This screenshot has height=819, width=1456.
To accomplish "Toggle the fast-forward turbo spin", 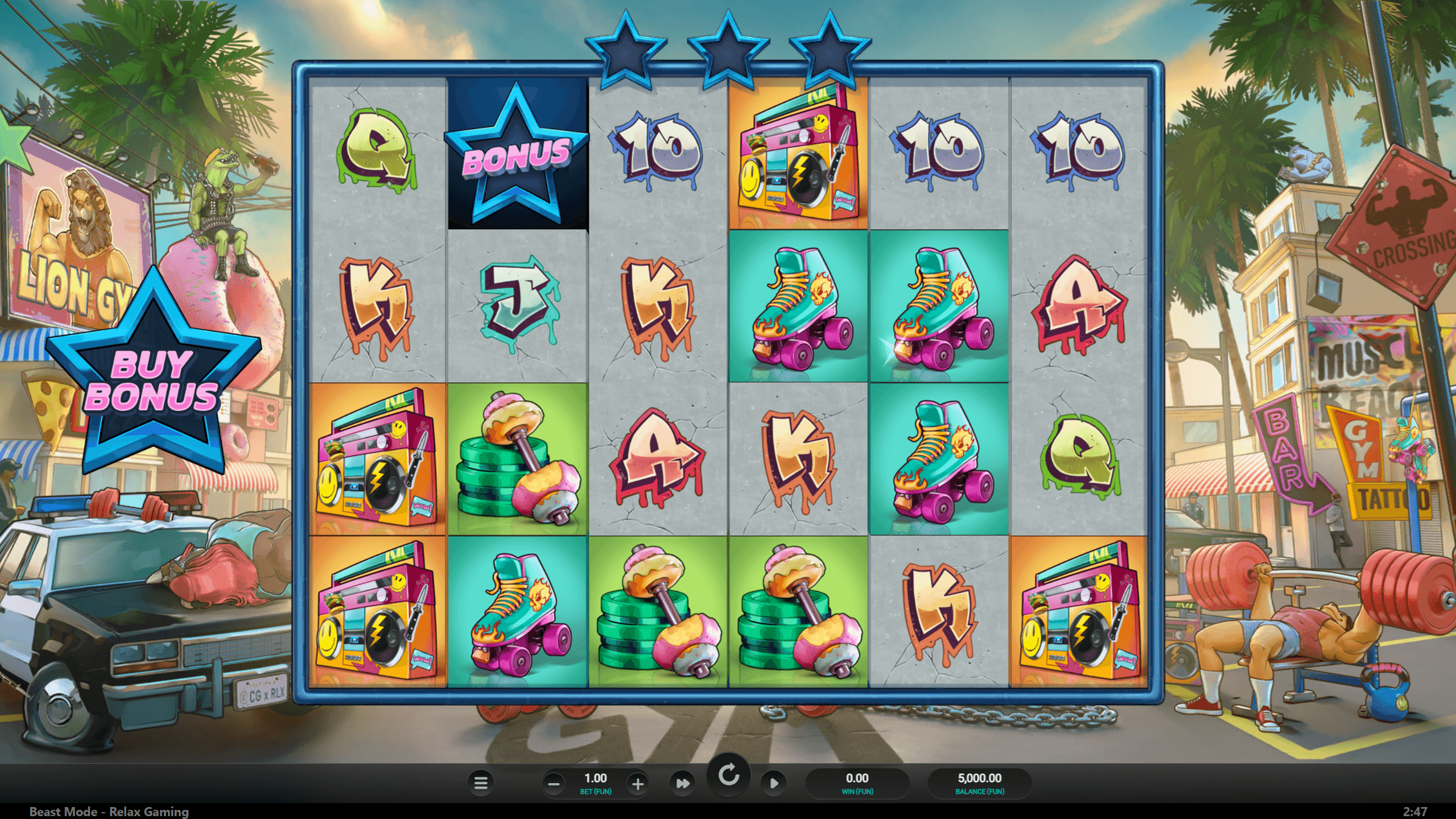I will (x=682, y=784).
